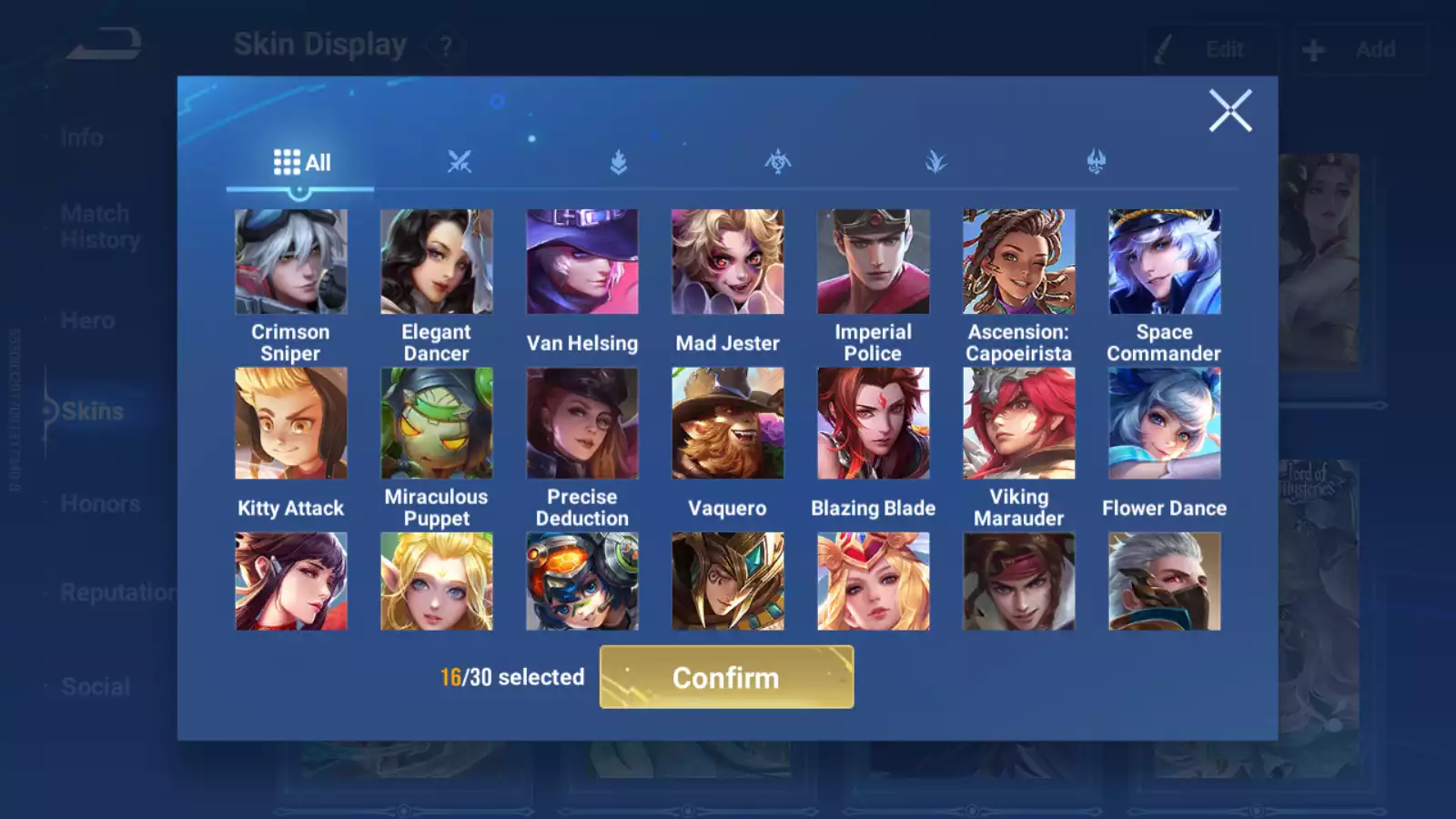Select the Precise Deduction skin

582,423
